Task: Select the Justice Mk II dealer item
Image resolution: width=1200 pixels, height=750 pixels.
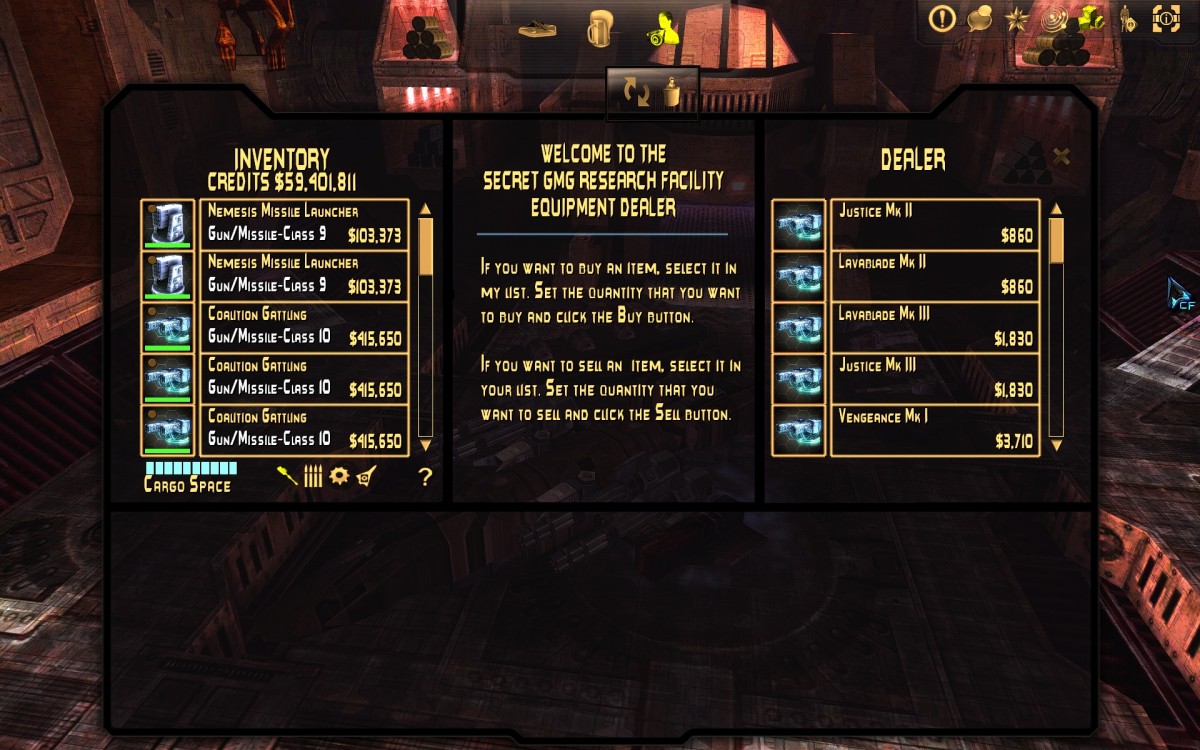Action: click(x=935, y=224)
